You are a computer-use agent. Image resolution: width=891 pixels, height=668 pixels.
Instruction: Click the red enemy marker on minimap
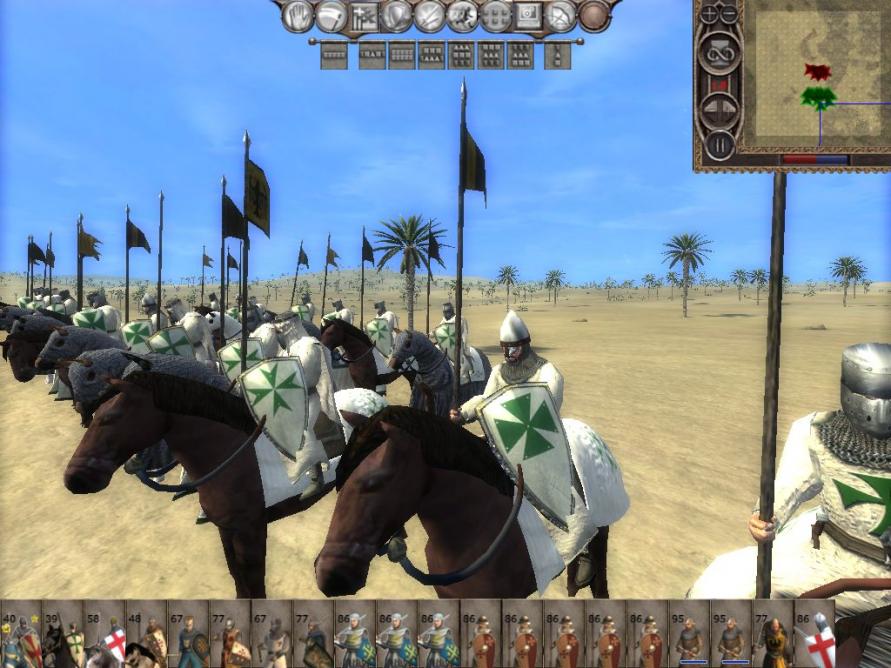coord(817,72)
